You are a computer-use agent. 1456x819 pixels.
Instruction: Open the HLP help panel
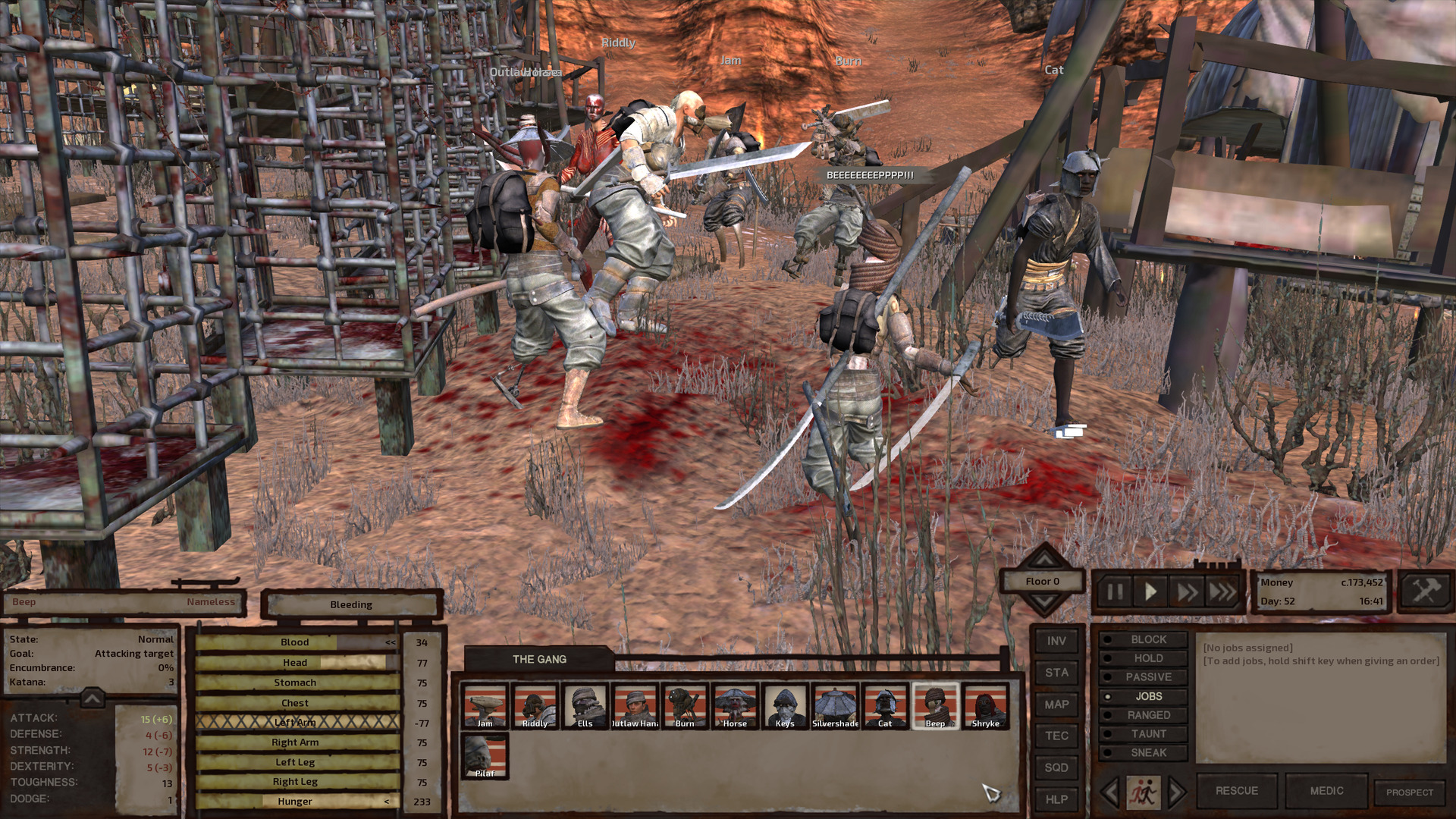pyautogui.click(x=1056, y=799)
